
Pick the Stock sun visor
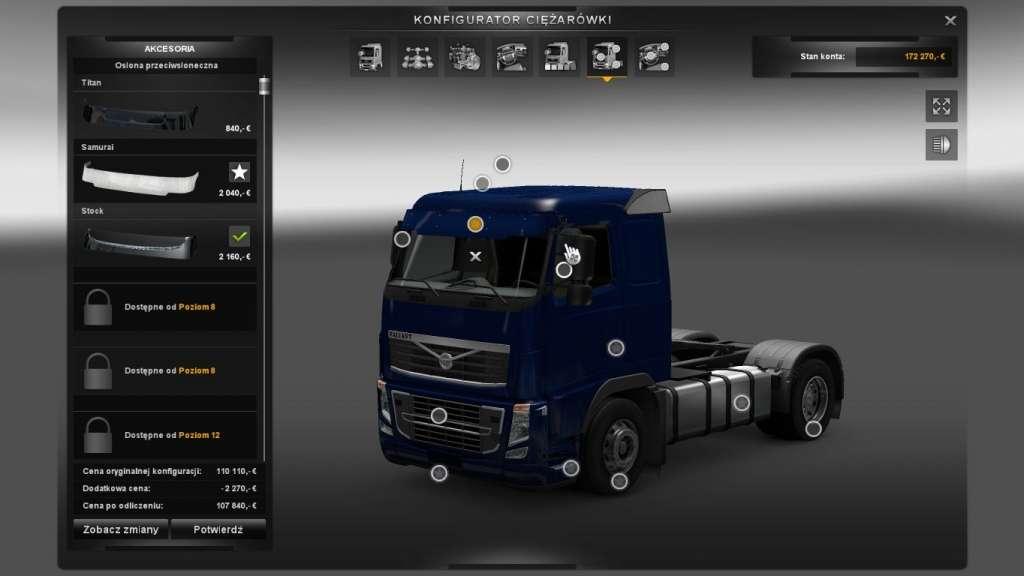point(166,242)
